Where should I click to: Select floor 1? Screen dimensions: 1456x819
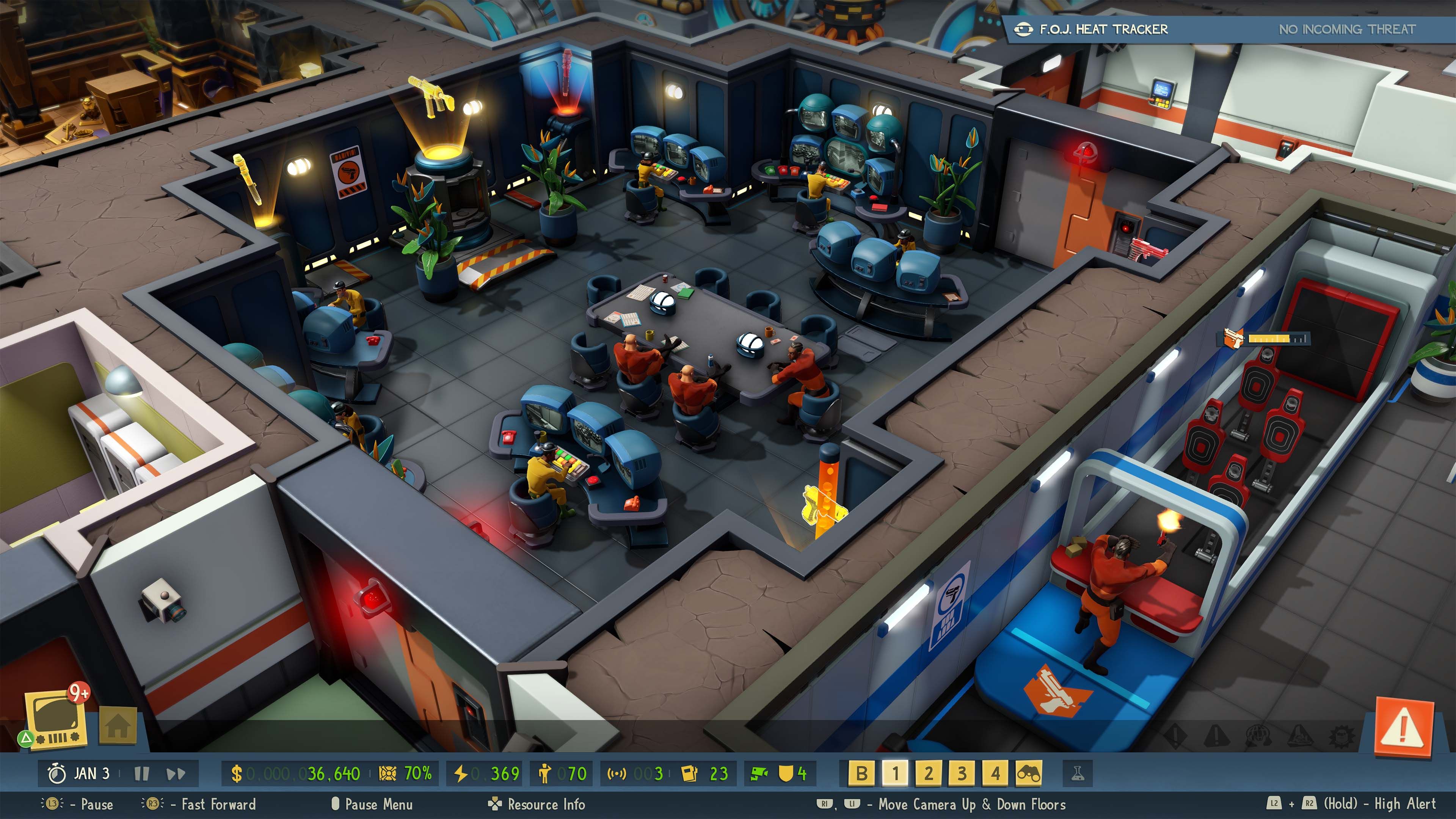click(895, 773)
